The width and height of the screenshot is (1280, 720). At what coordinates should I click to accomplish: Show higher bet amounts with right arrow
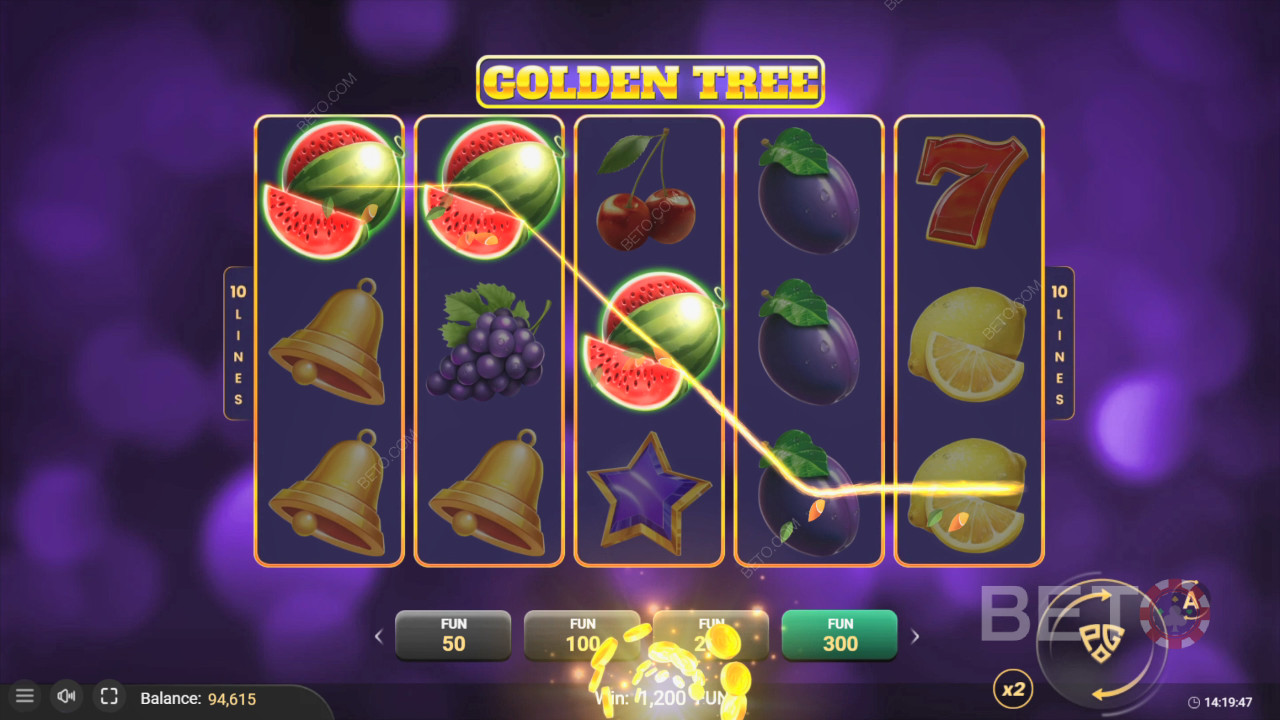(914, 636)
